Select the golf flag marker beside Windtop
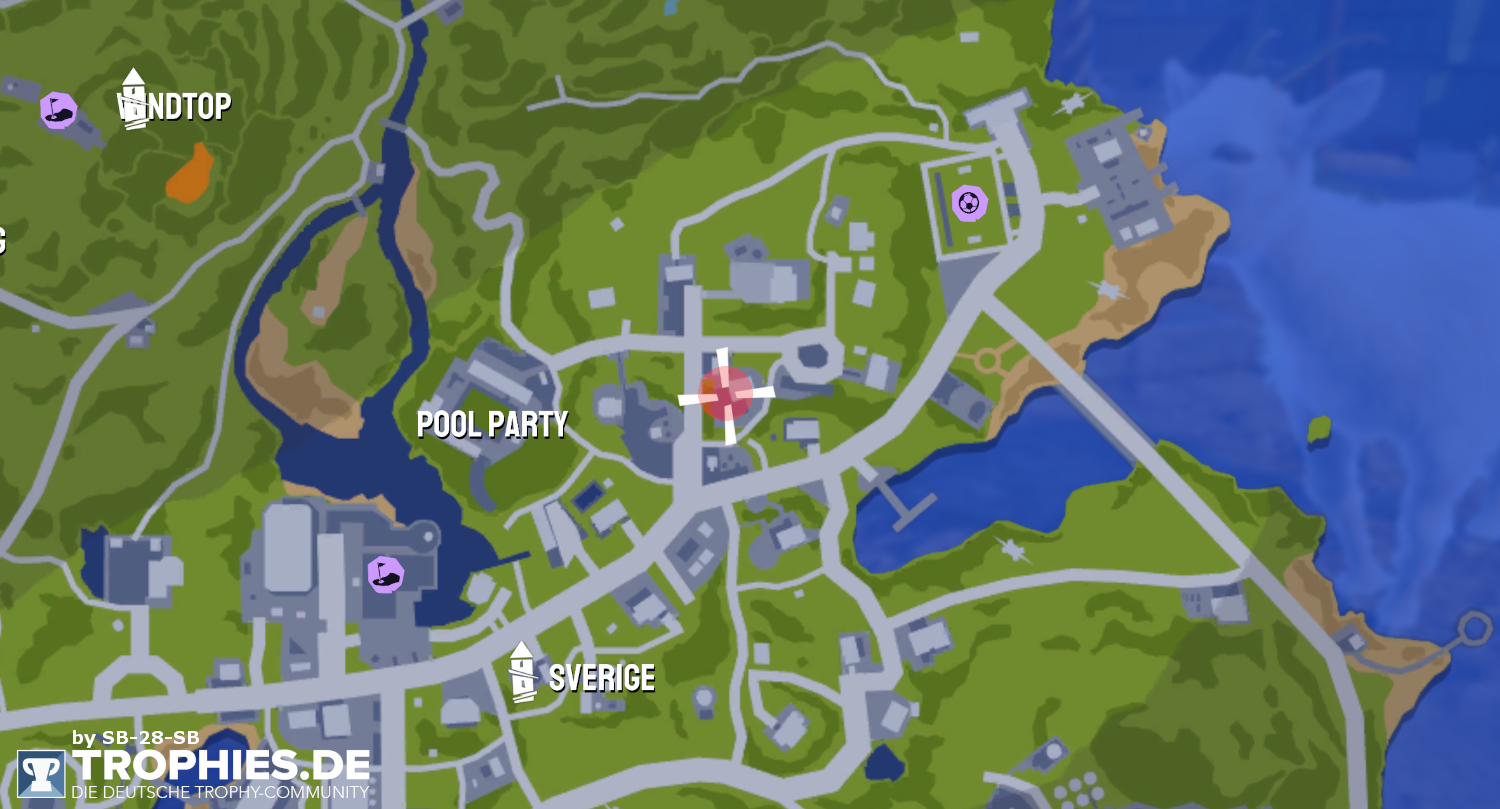 [x=58, y=110]
